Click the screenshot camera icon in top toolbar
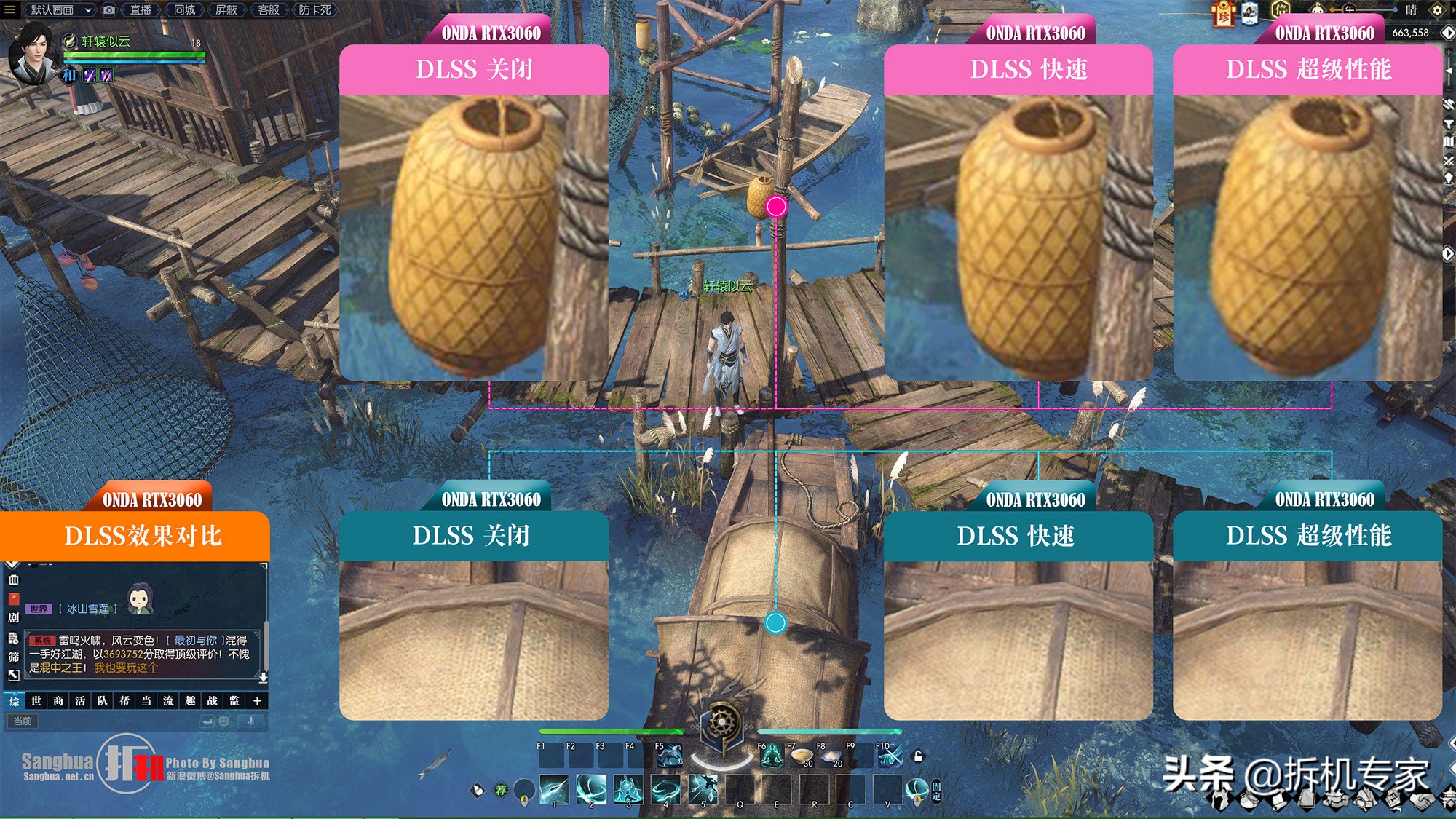 point(109,10)
